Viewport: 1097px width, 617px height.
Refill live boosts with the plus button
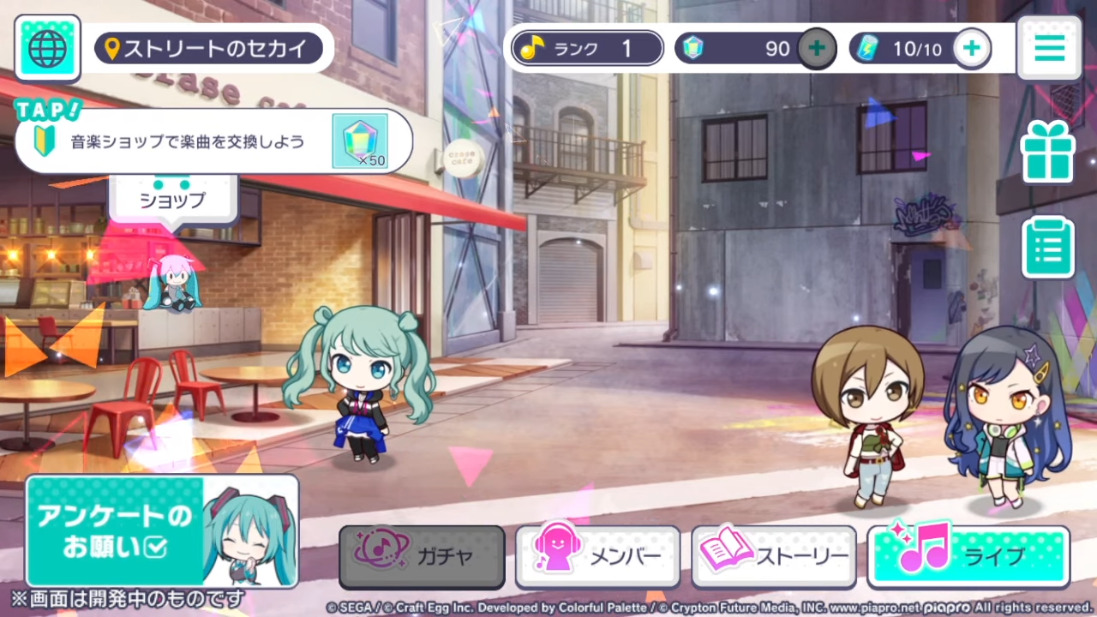[x=971, y=48]
